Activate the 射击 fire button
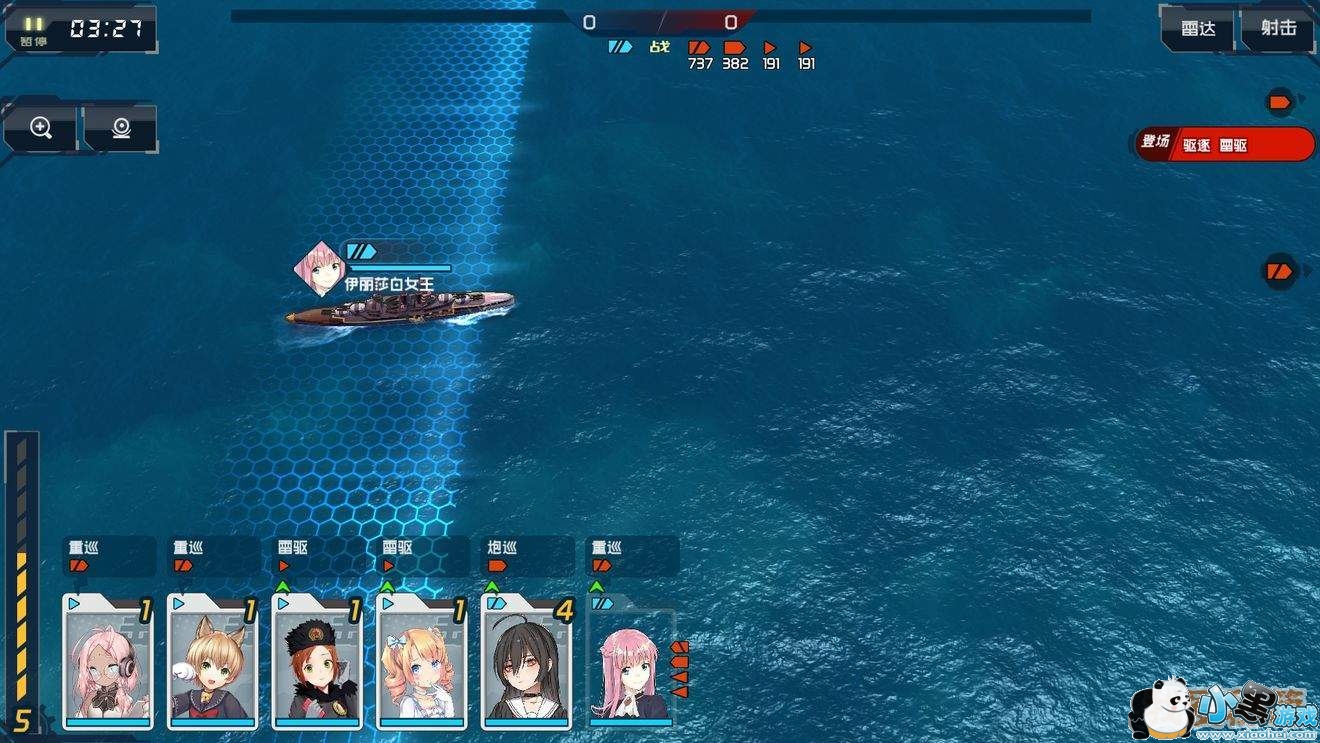This screenshot has height=743, width=1320. [1278, 29]
